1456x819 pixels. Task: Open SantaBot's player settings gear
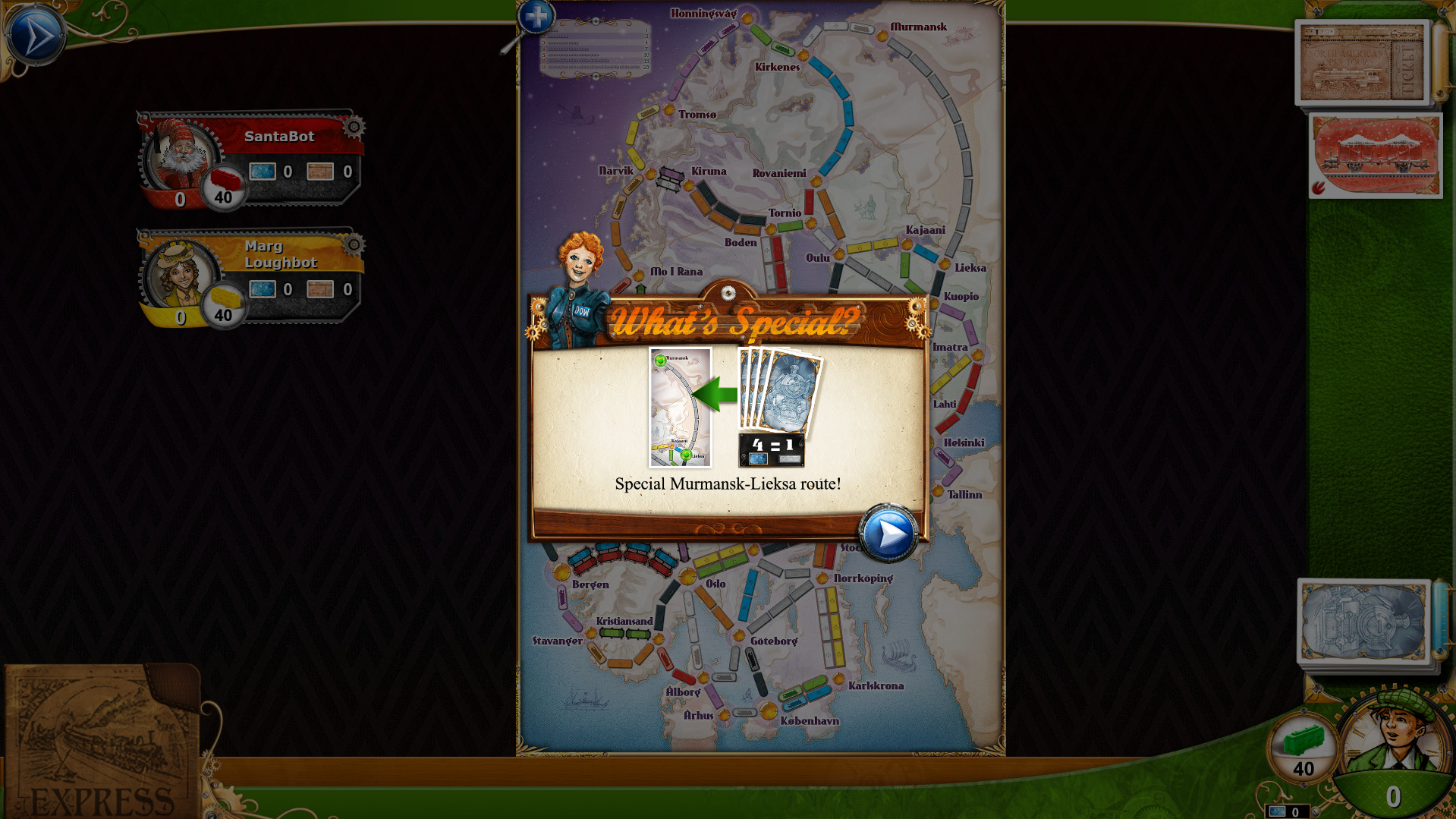click(x=352, y=125)
